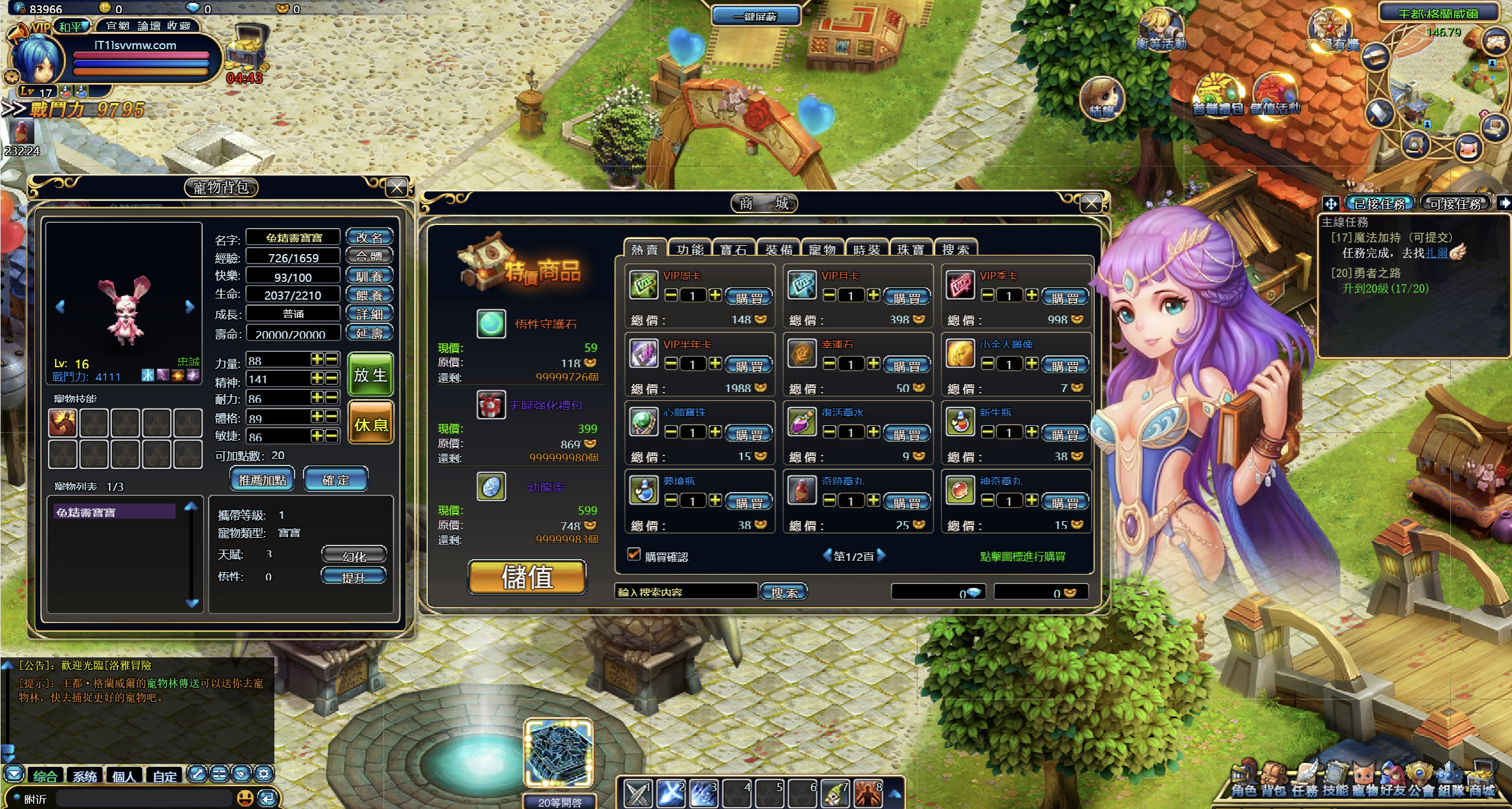Select the 悟性守護石 special offer icon
The width and height of the screenshot is (1512, 809).
[491, 324]
